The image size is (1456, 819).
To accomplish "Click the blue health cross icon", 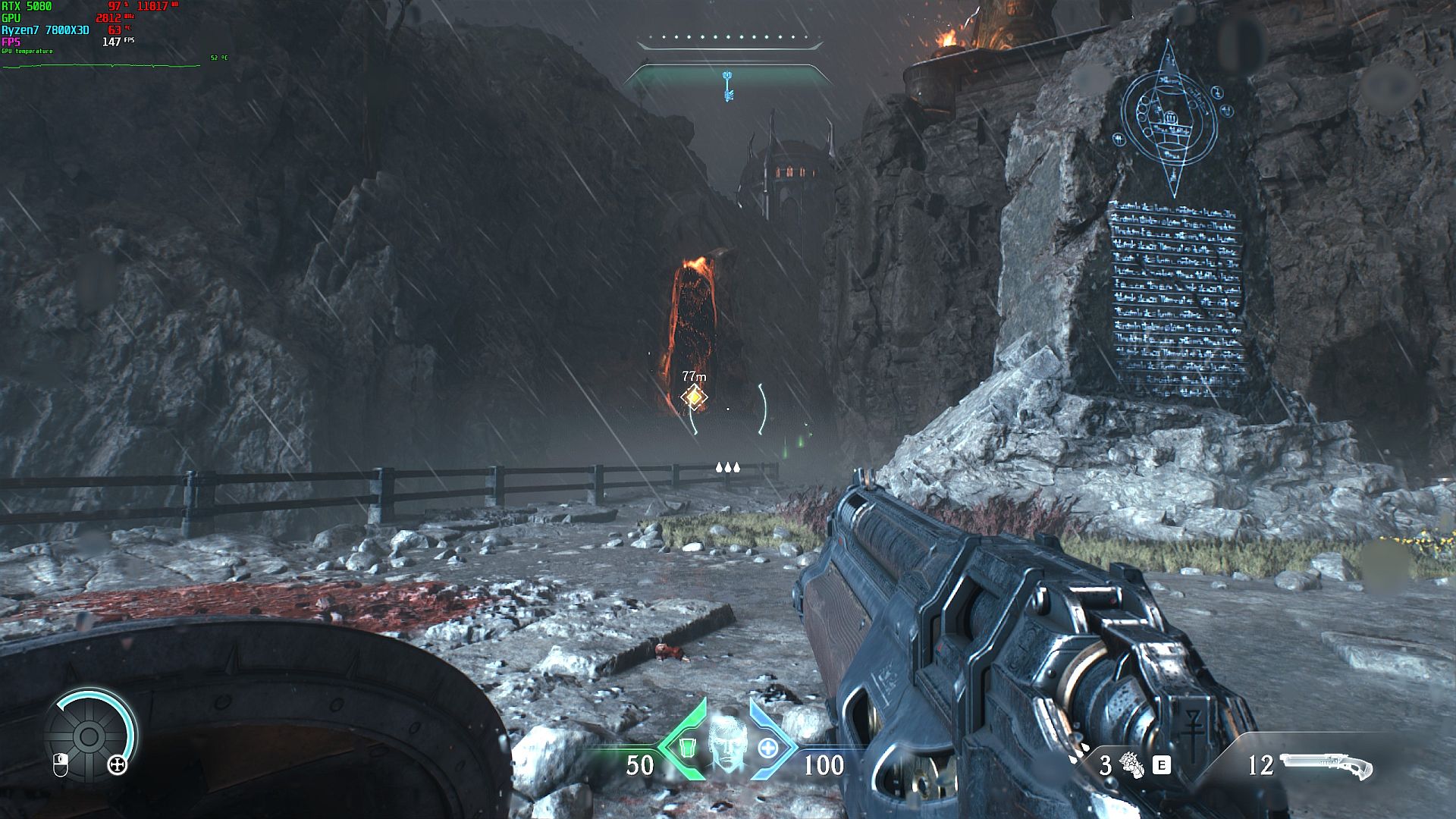I will 768,748.
